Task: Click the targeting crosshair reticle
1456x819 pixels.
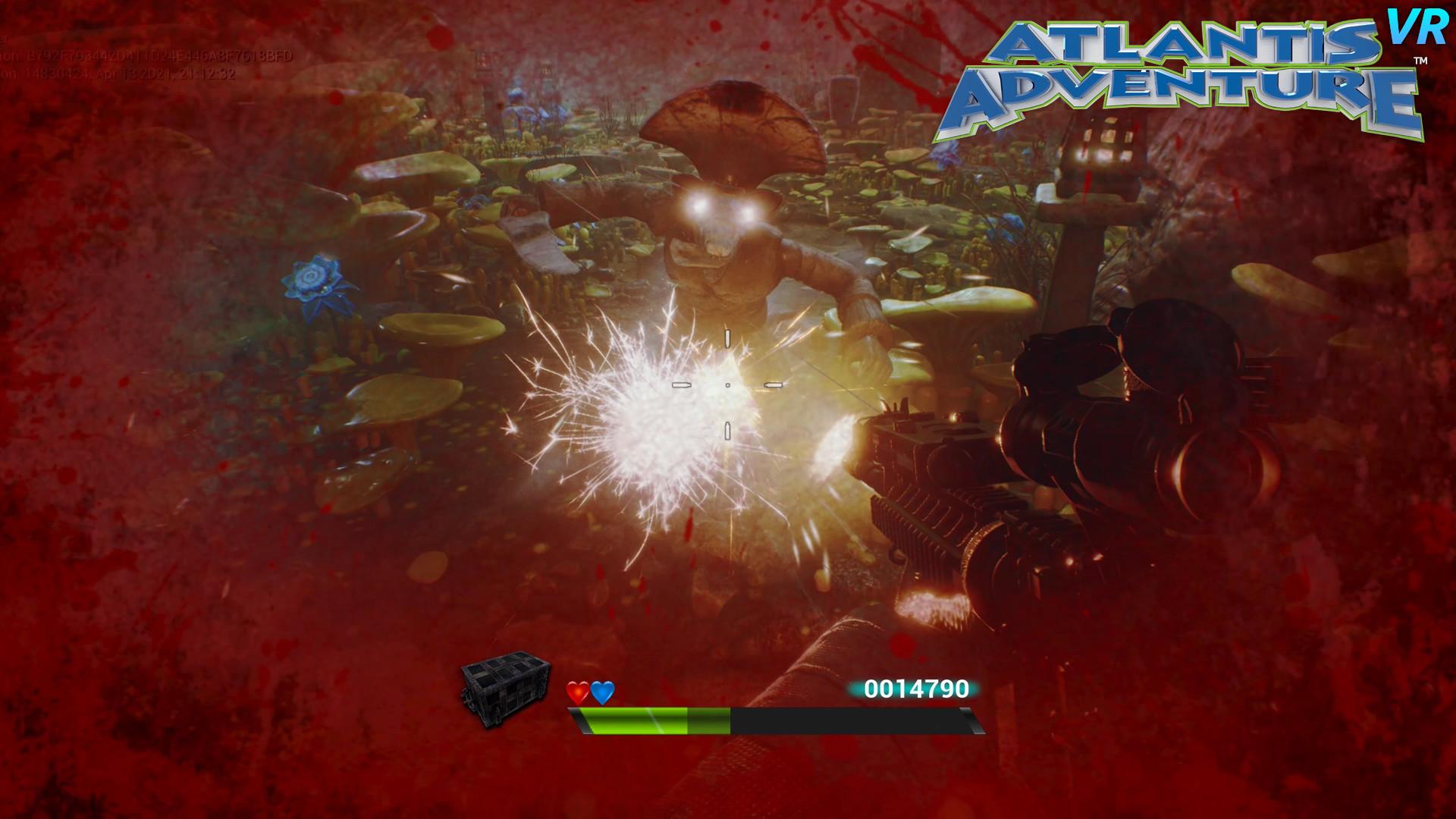Action: click(726, 384)
